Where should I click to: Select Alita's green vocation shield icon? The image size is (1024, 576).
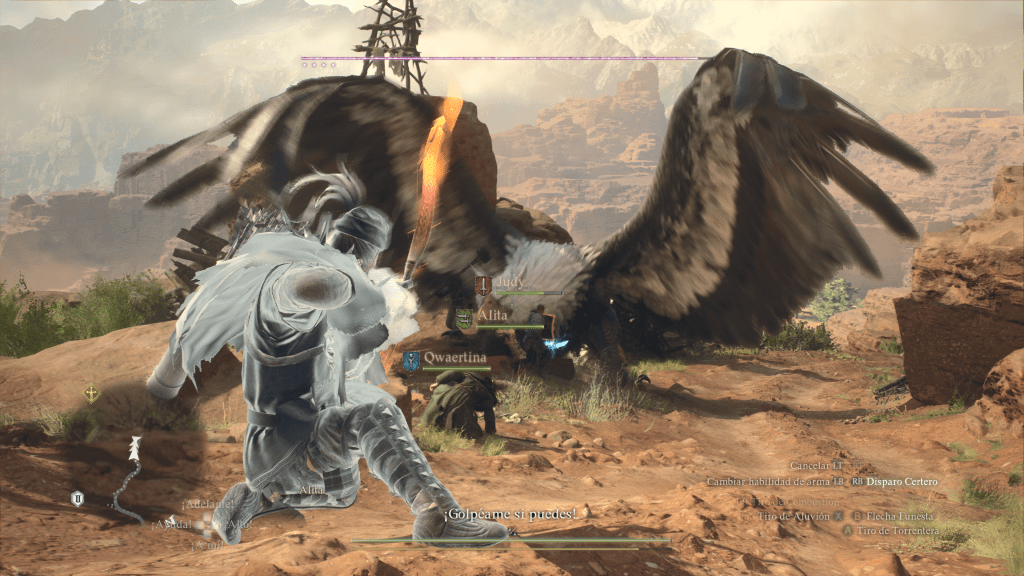click(464, 319)
